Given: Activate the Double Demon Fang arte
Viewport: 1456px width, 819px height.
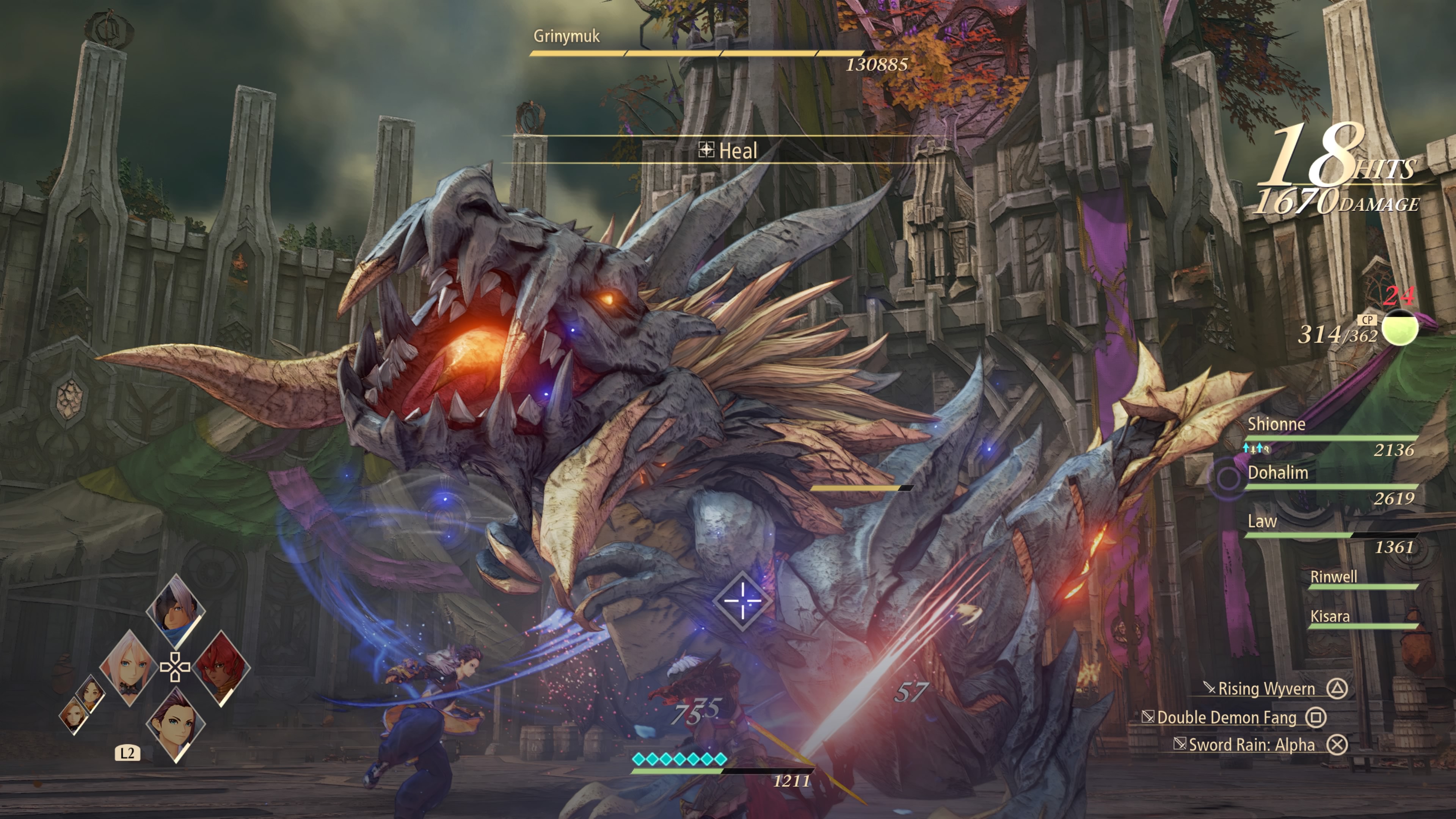Looking at the screenshot, I should tap(1227, 717).
